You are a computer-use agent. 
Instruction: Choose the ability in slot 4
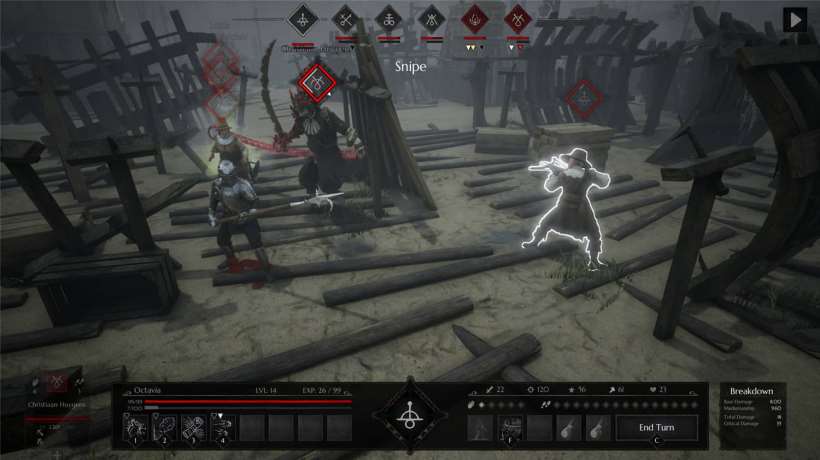[x=222, y=427]
